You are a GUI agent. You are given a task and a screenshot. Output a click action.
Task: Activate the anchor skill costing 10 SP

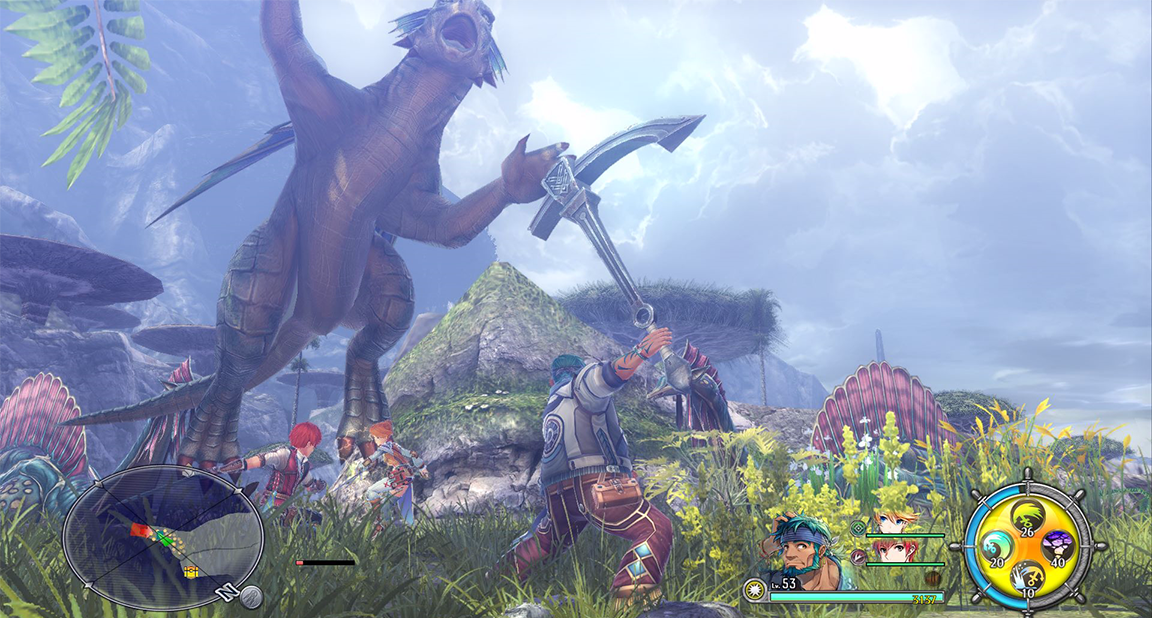pos(1026,577)
